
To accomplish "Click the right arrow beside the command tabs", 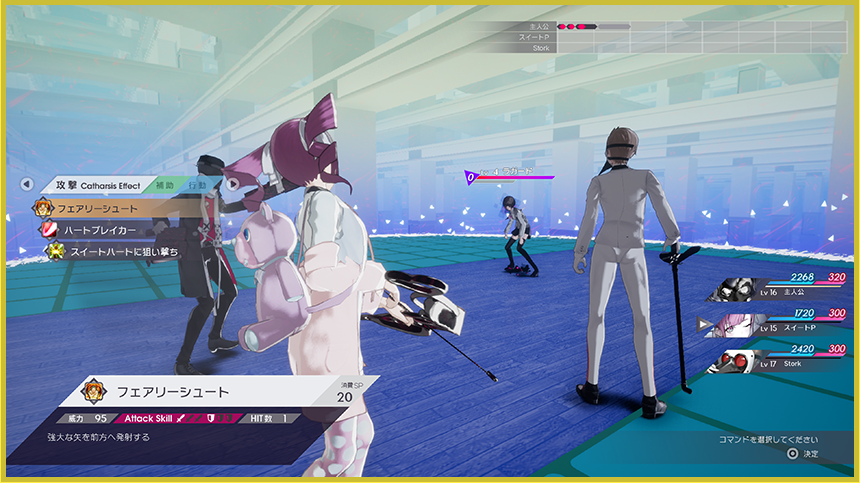I will pyautogui.click(x=232, y=185).
